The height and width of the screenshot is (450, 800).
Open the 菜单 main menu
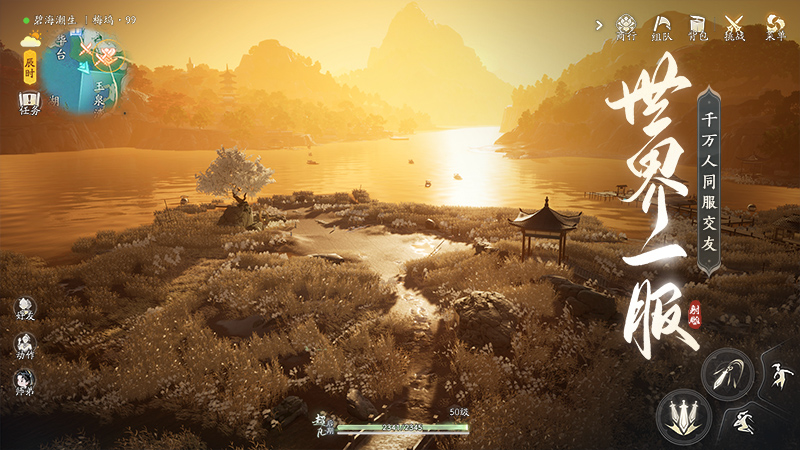click(775, 25)
